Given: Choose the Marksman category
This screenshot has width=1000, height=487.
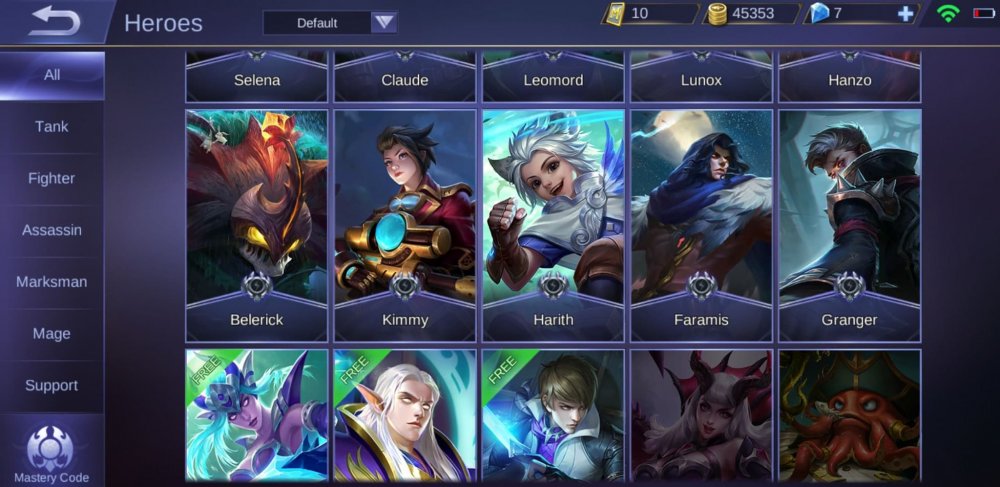Looking at the screenshot, I should tap(52, 282).
